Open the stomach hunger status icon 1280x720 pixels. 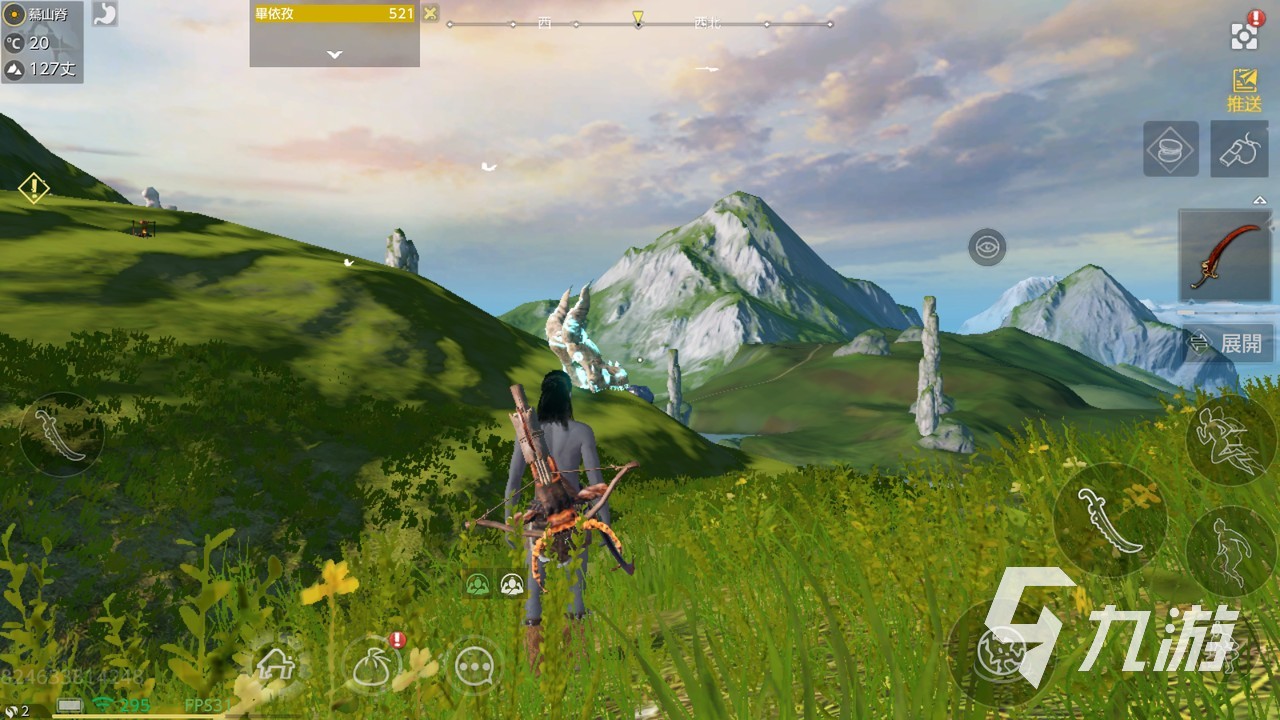coord(103,14)
